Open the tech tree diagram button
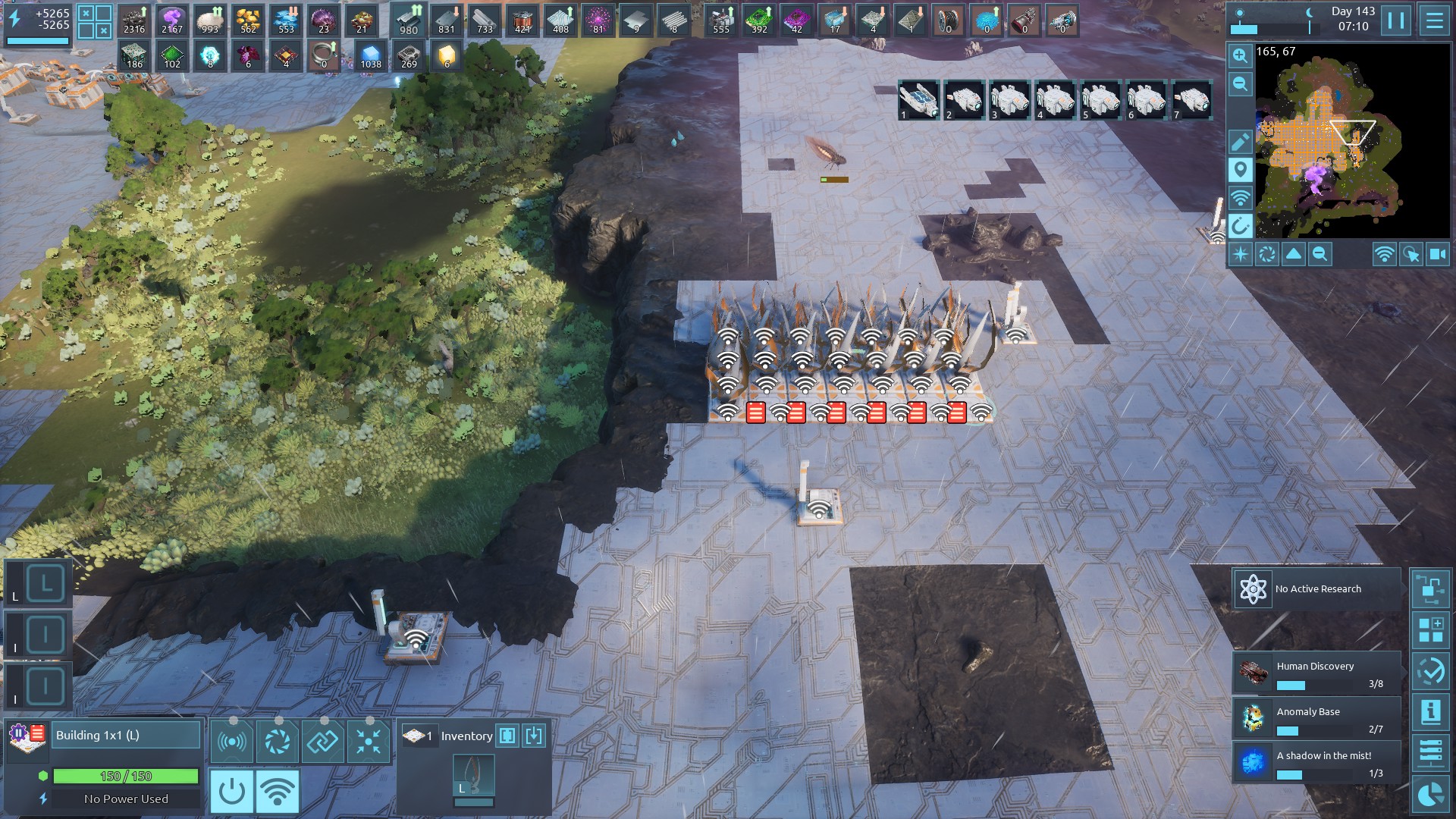The height and width of the screenshot is (819, 1456). [x=1431, y=589]
